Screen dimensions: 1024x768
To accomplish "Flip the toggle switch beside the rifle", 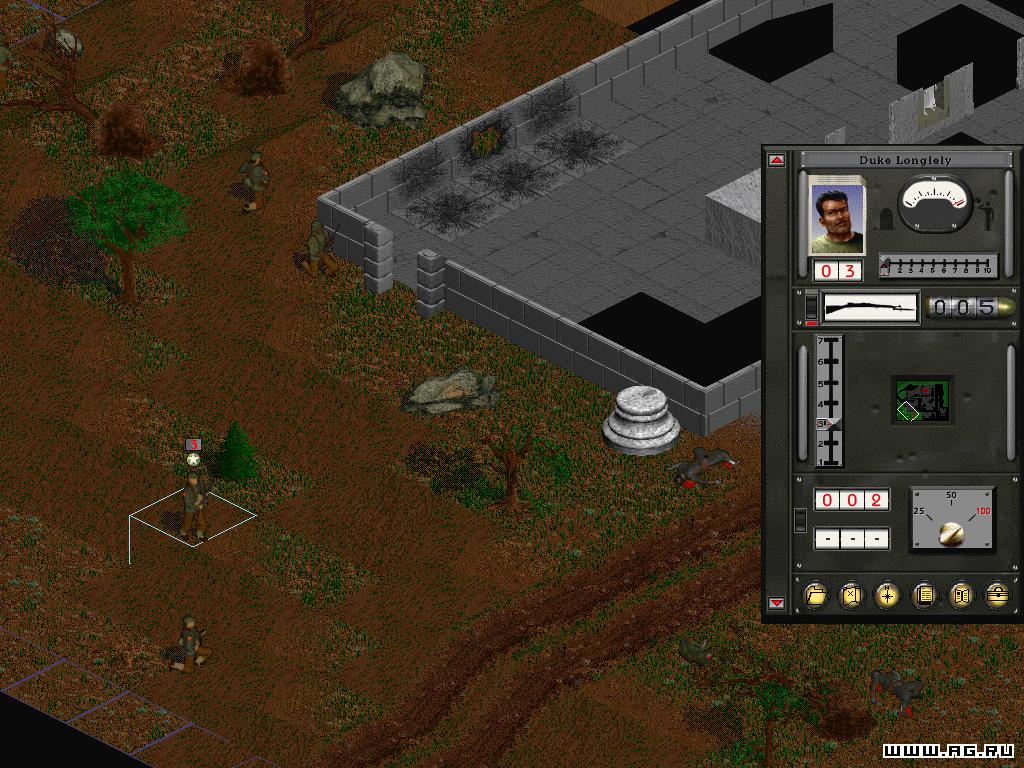I will pyautogui.click(x=810, y=307).
